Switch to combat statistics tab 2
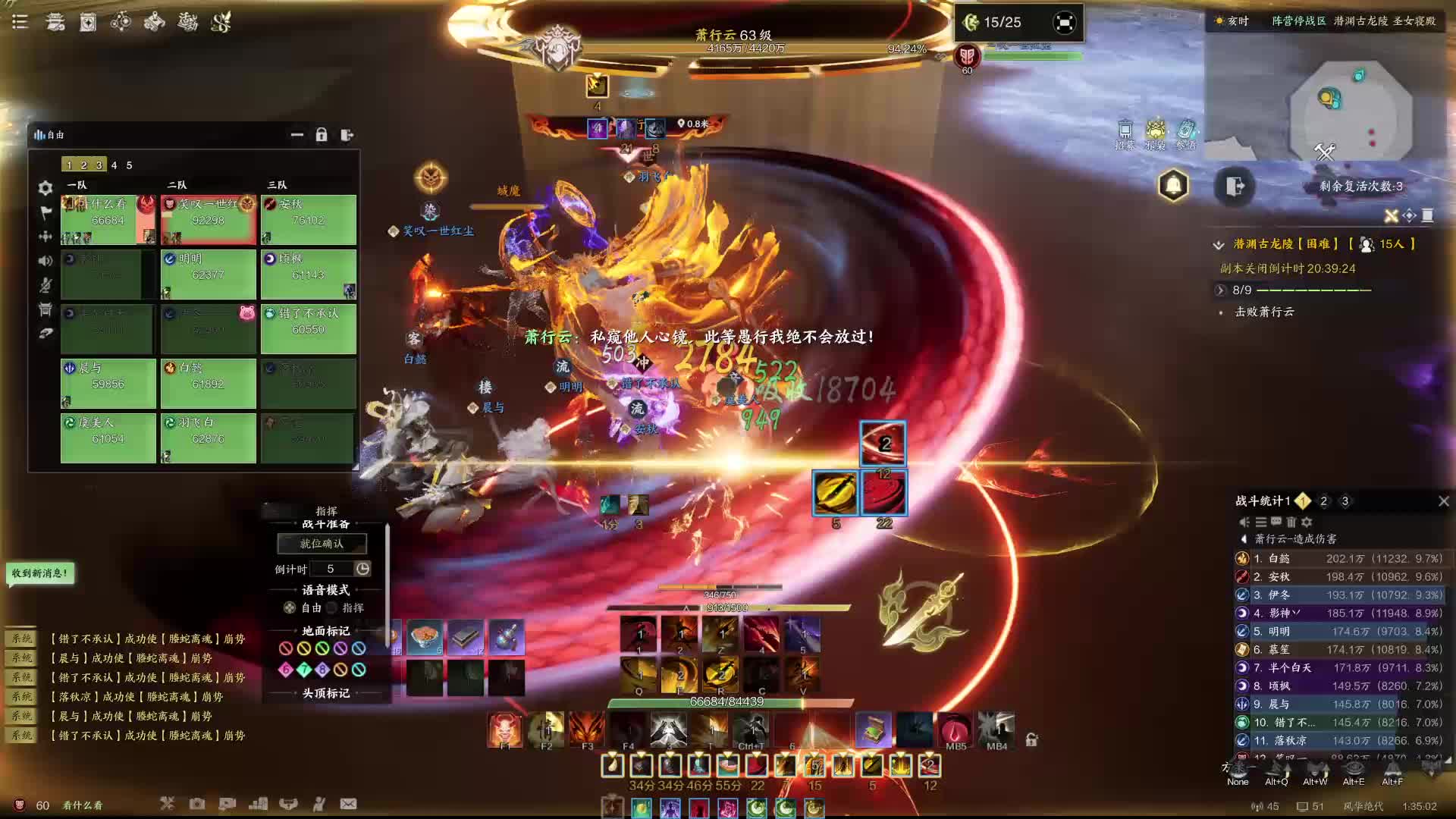 pos(1323,501)
